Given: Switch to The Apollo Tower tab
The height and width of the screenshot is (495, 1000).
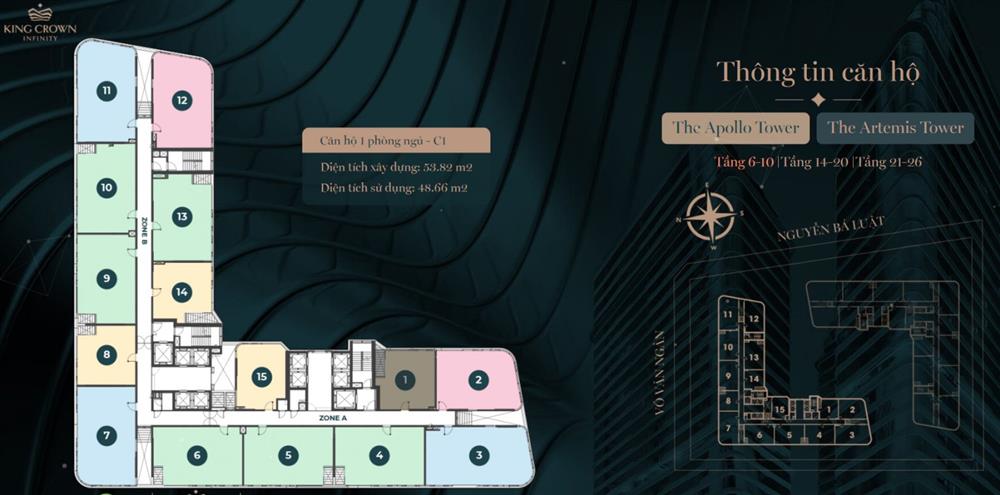Looking at the screenshot, I should [x=736, y=128].
